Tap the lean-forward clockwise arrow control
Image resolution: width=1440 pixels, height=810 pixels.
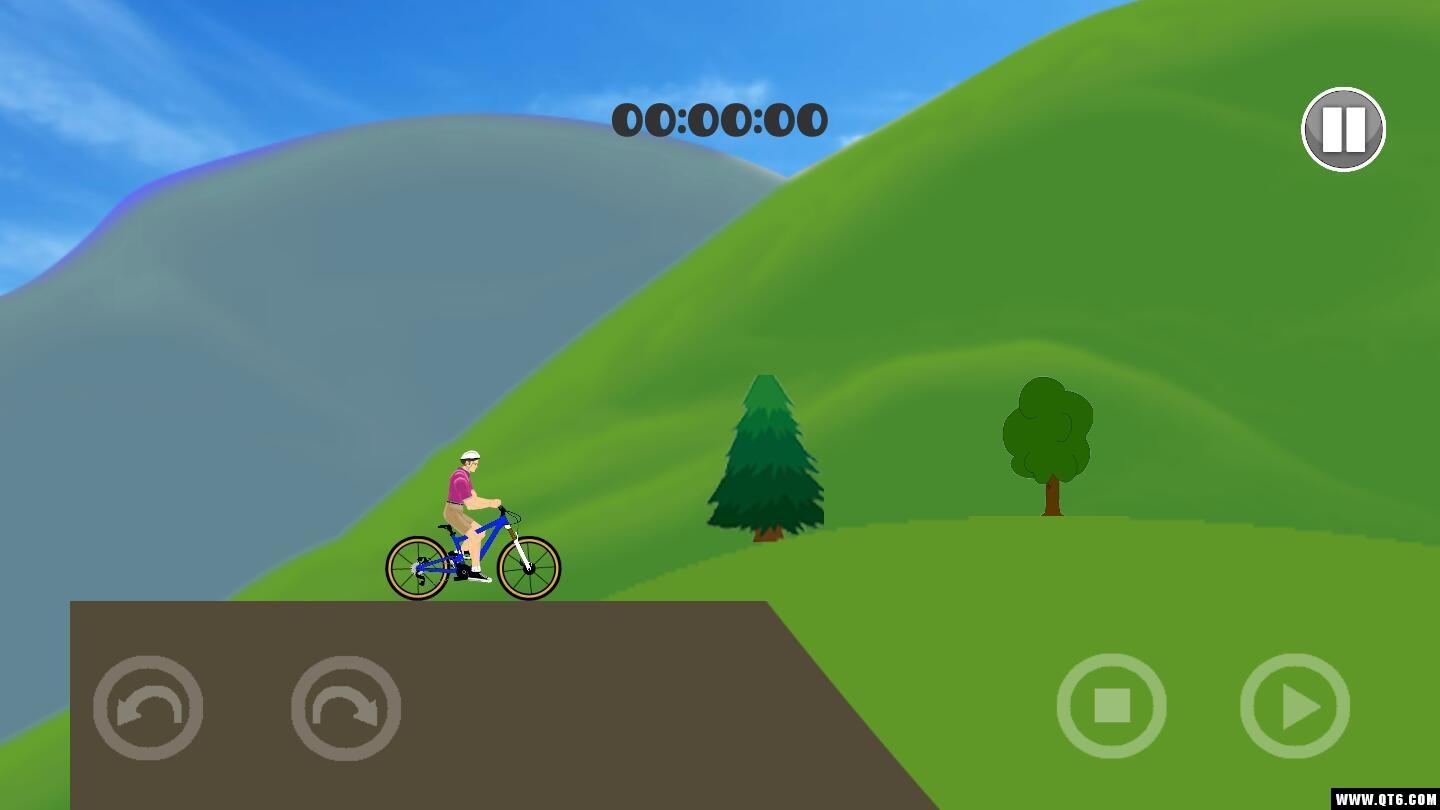tap(346, 707)
